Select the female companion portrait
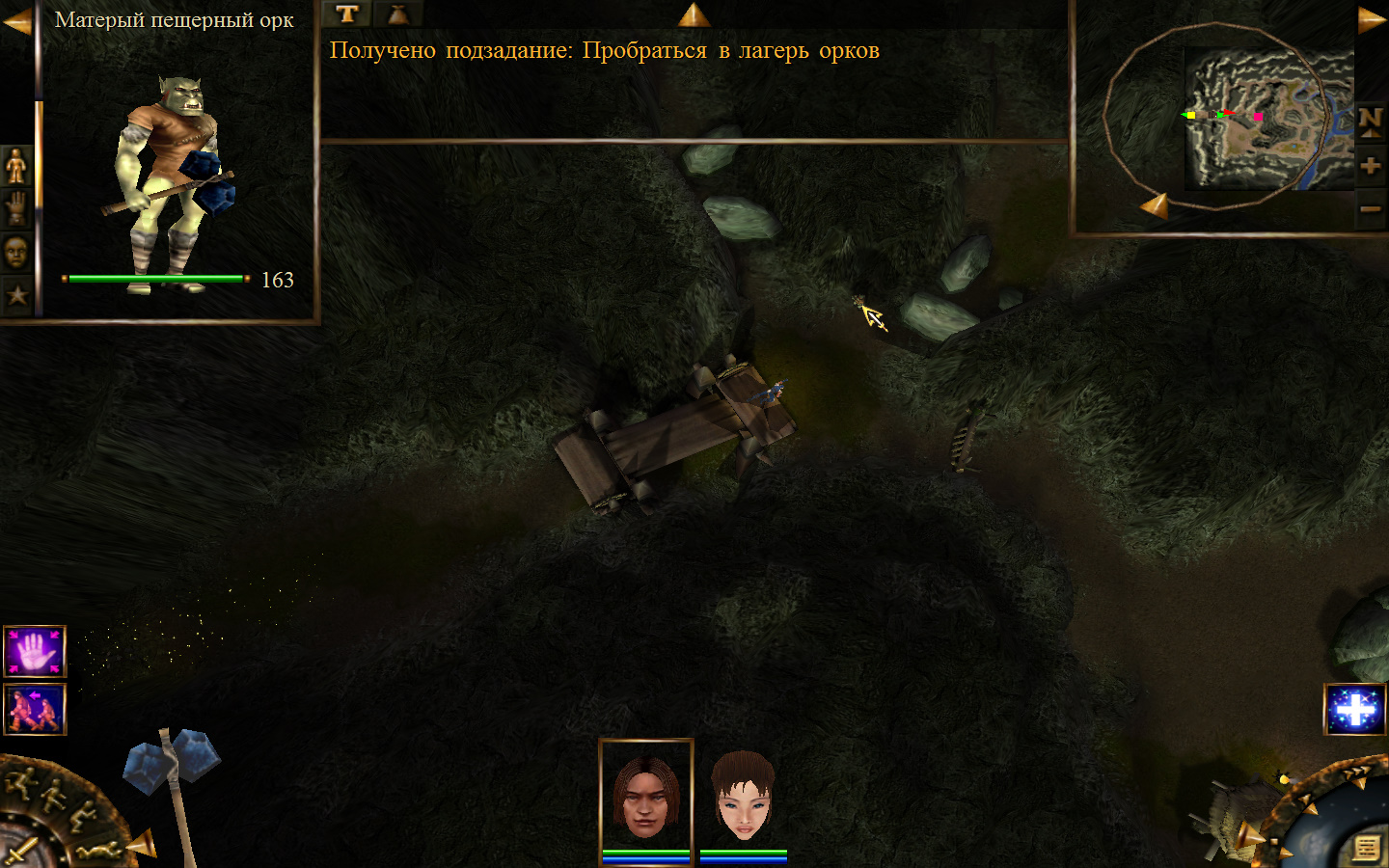1389x868 pixels. tap(743, 797)
